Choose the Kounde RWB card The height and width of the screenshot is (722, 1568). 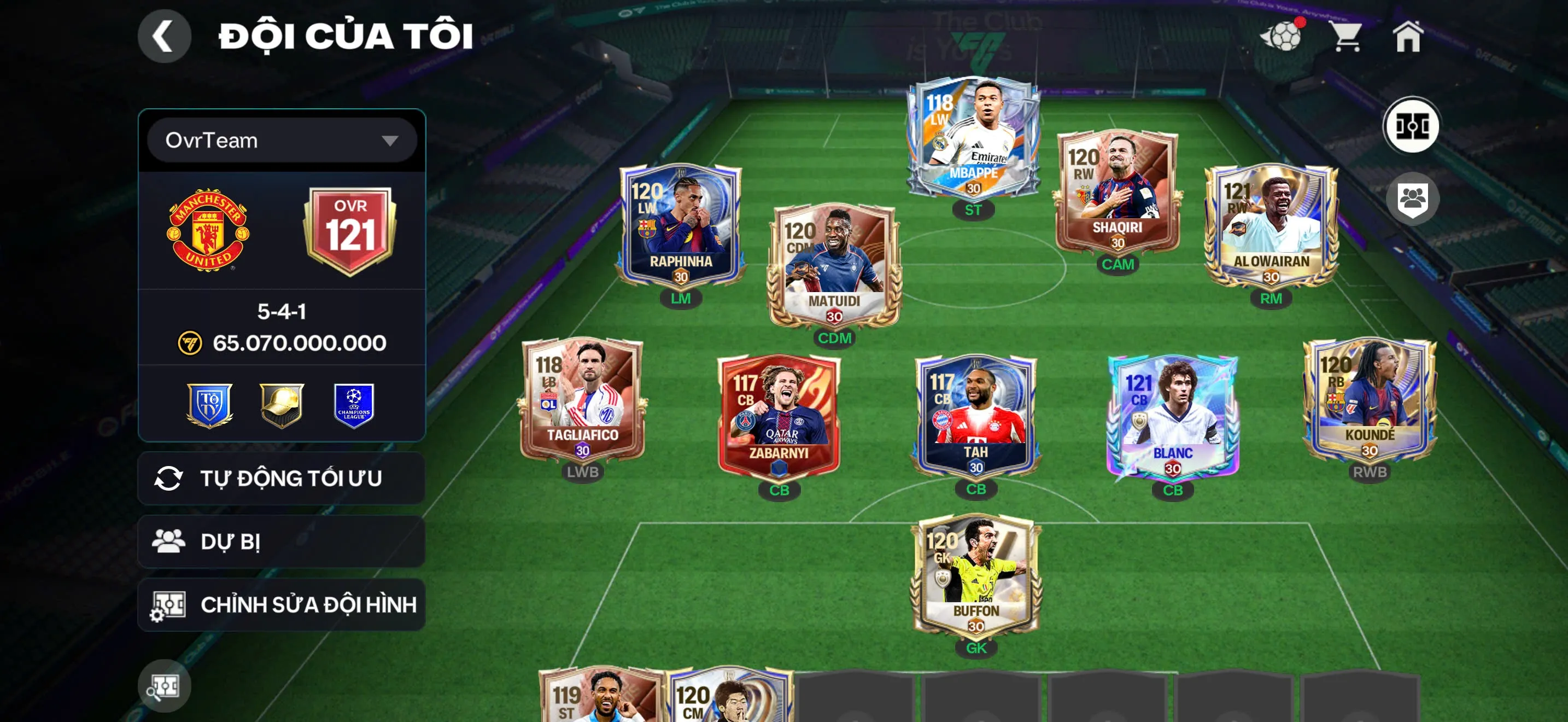(1370, 399)
